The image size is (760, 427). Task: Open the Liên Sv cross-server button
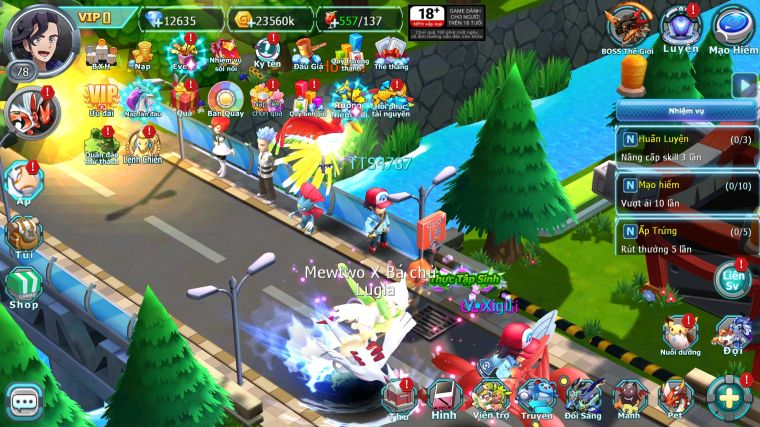pos(734,278)
